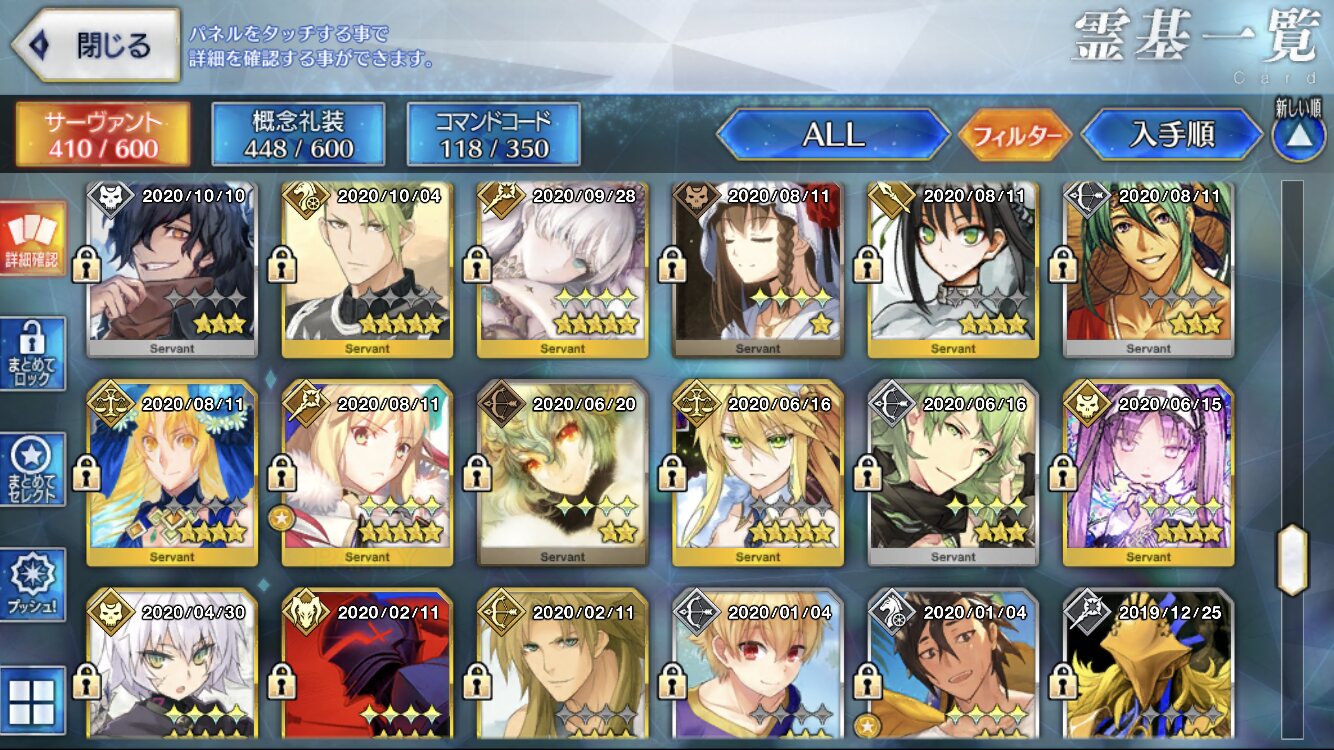This screenshot has height=750, width=1334.
Task: Activate the 詳細確認 detail check button
Action: [x=33, y=240]
